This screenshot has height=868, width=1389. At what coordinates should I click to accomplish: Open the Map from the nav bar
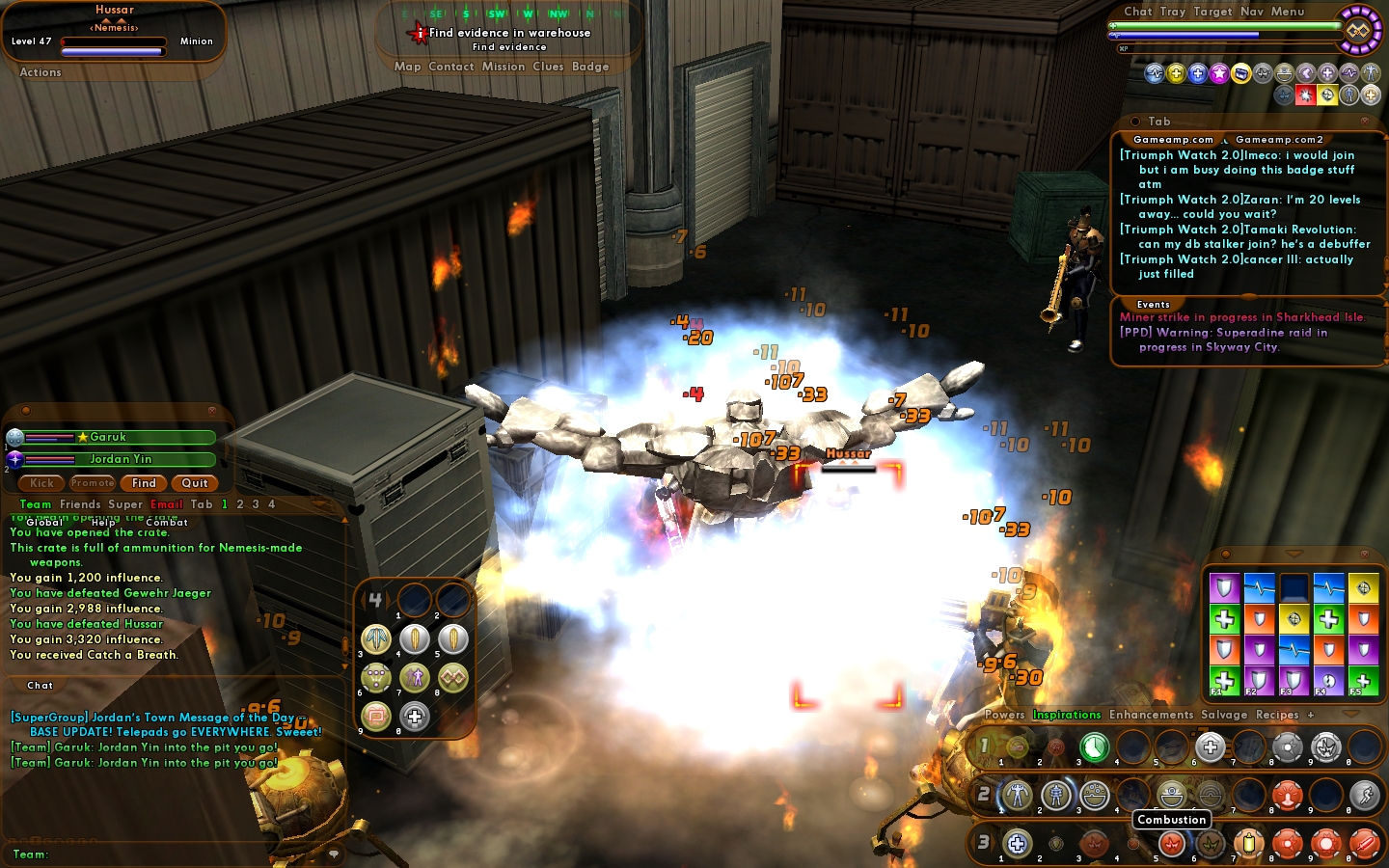click(x=407, y=67)
